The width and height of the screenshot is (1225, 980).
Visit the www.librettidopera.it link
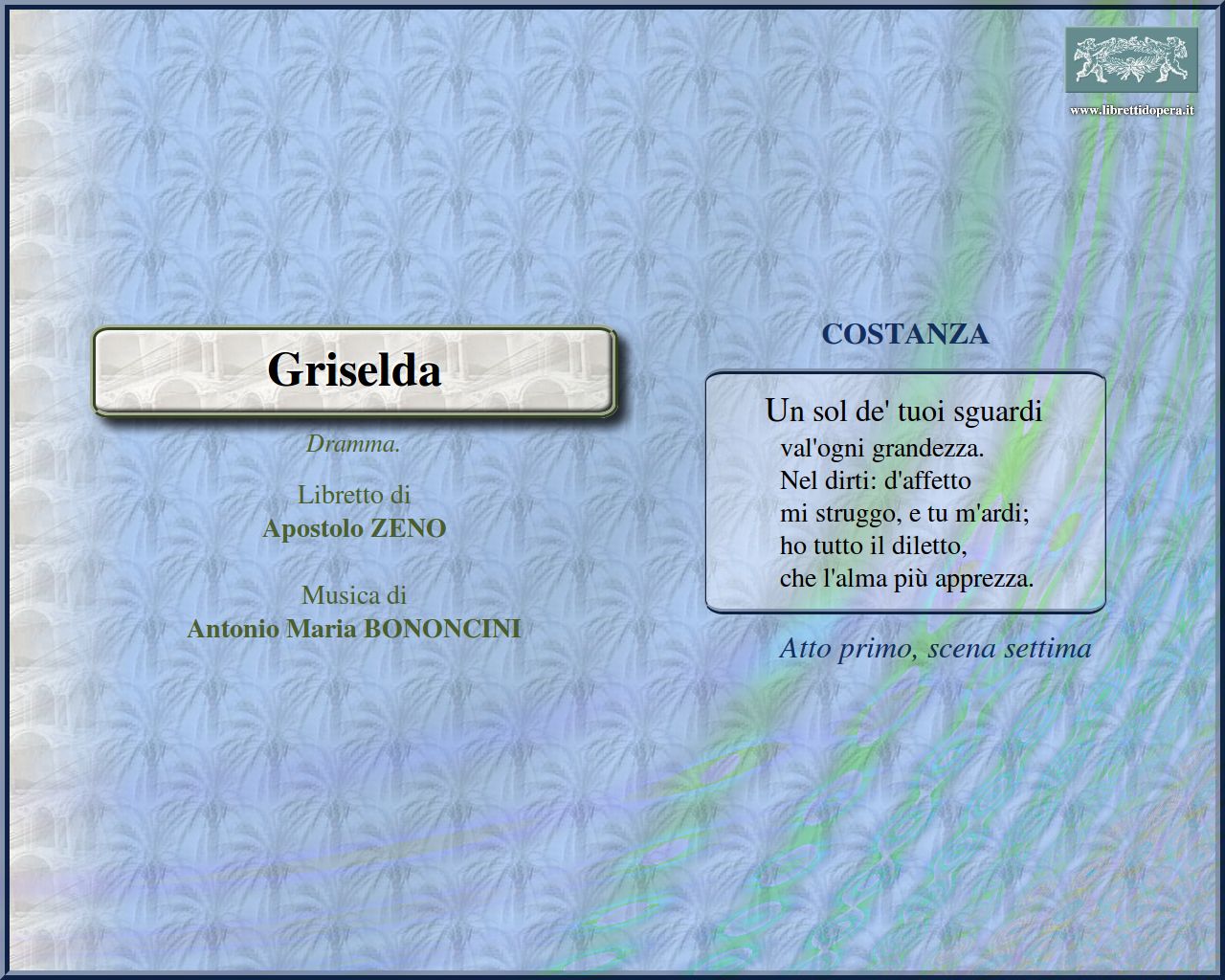[x=1131, y=110]
